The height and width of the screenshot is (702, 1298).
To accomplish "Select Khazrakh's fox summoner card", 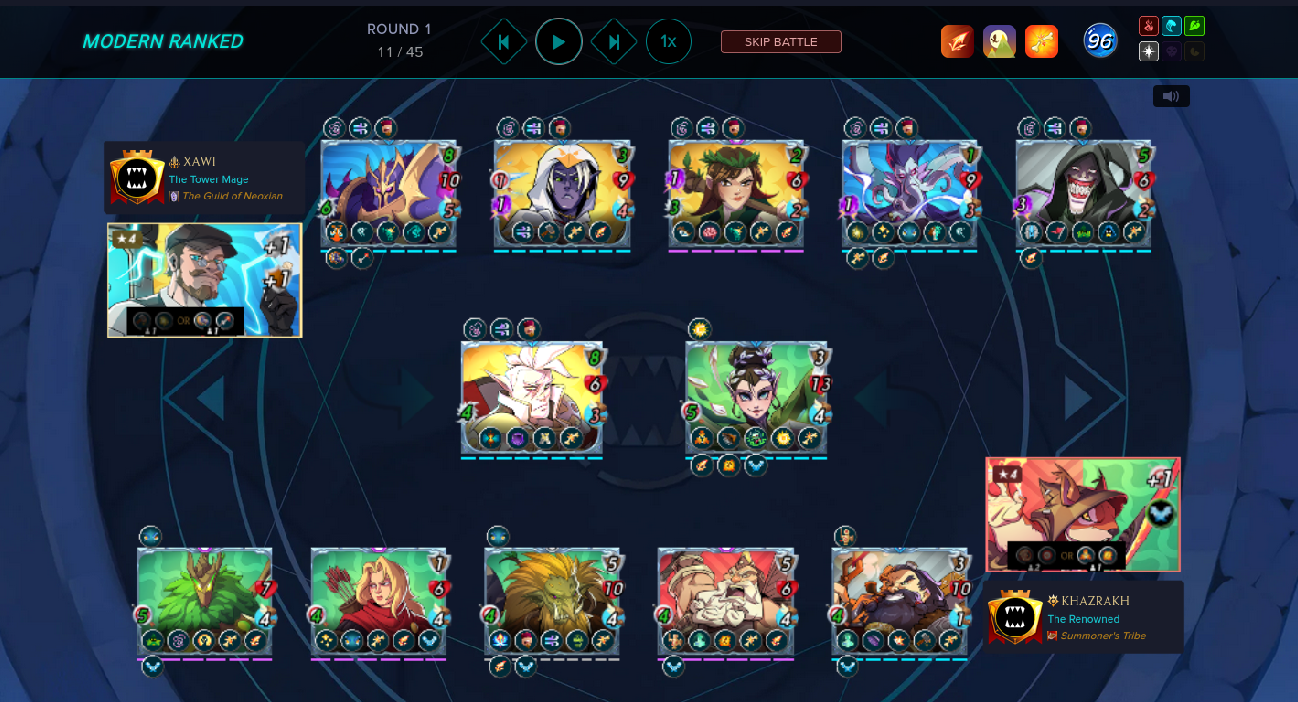I will click(1082, 514).
